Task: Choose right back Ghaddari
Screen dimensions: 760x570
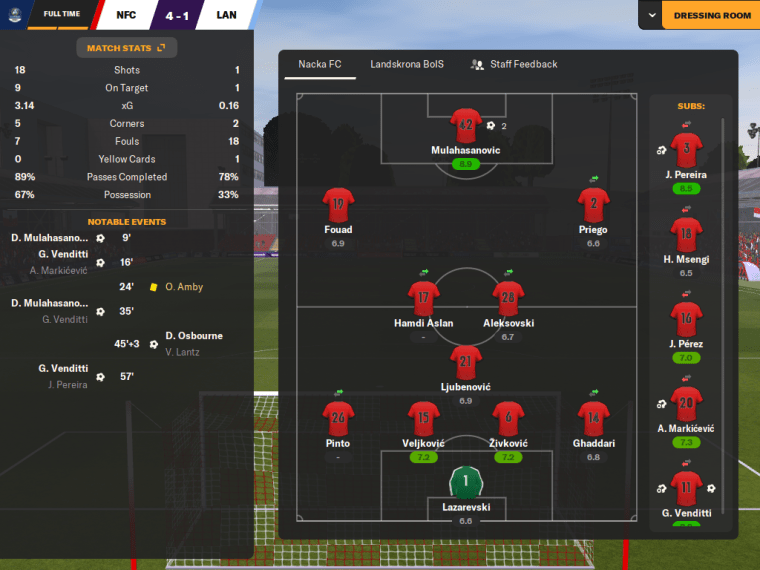Action: (593, 419)
